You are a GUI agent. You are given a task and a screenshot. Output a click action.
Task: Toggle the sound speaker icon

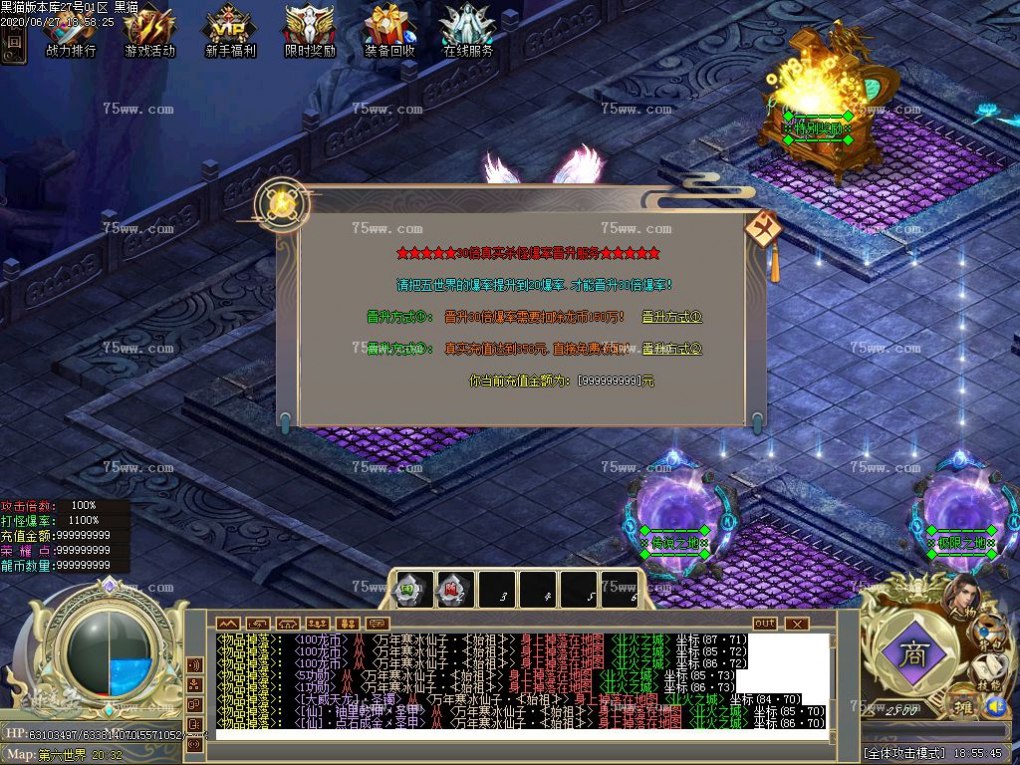994,706
